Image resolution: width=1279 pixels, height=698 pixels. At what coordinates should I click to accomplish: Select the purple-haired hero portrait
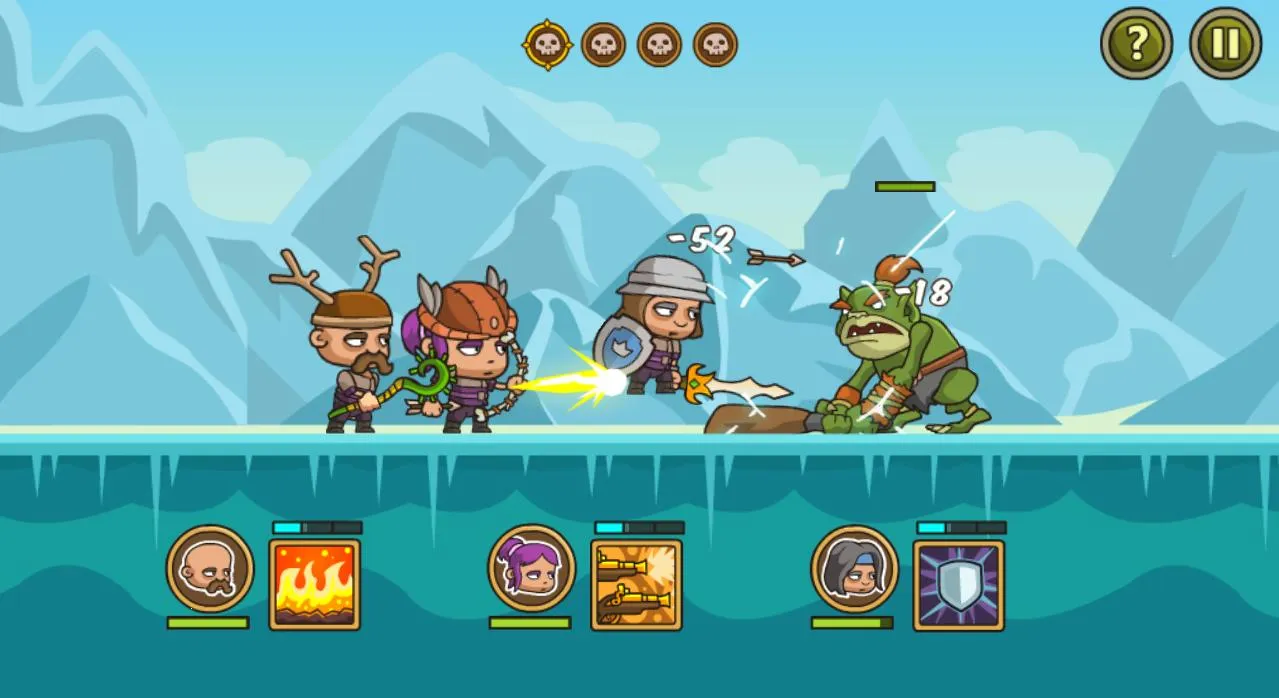[532, 568]
